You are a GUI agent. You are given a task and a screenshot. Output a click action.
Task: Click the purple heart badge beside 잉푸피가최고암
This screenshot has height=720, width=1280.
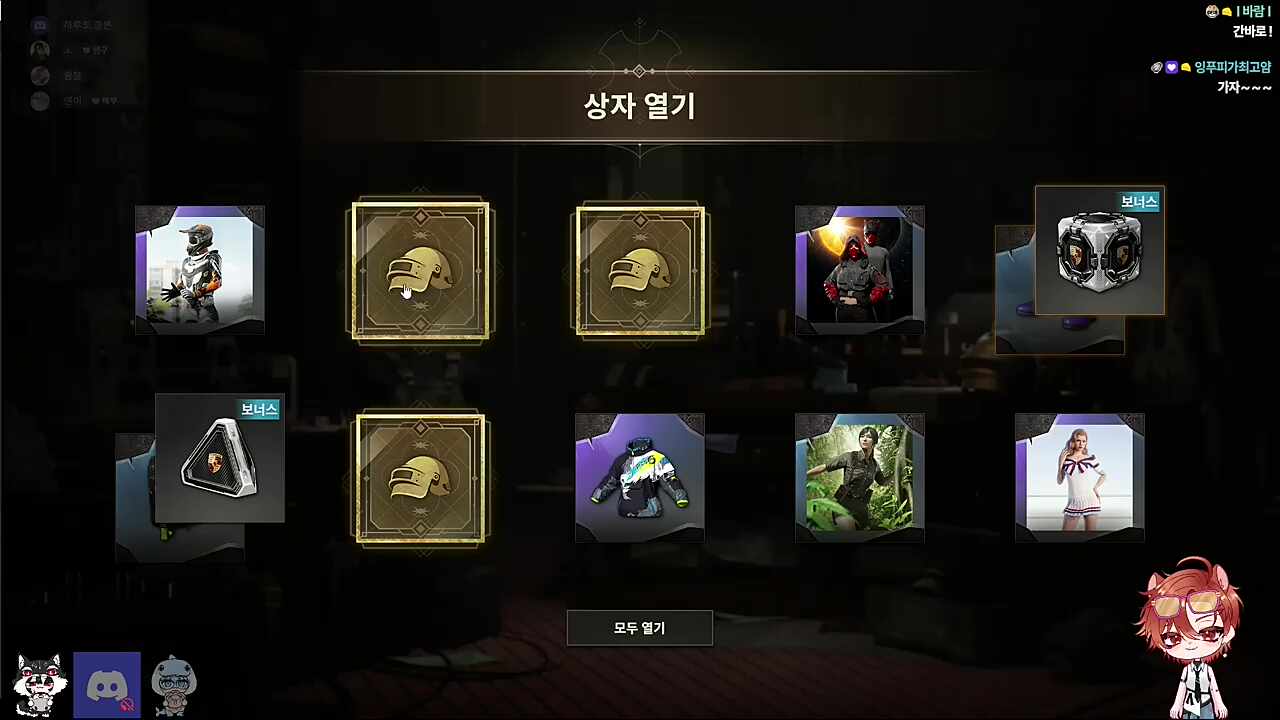click(1171, 67)
